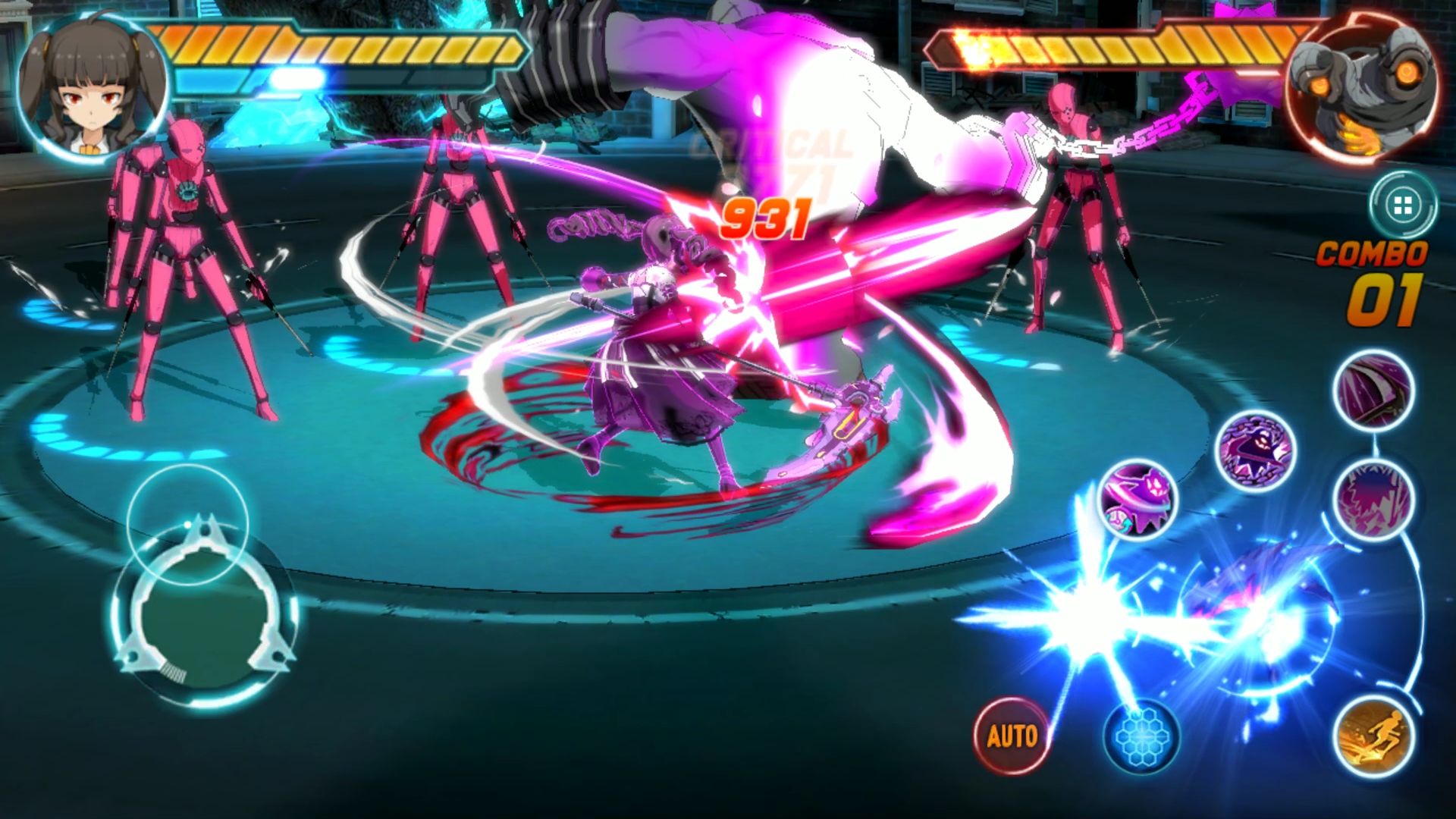Use the magenta spiky burst skill
Image resolution: width=1456 pixels, height=819 pixels.
[x=1373, y=498]
